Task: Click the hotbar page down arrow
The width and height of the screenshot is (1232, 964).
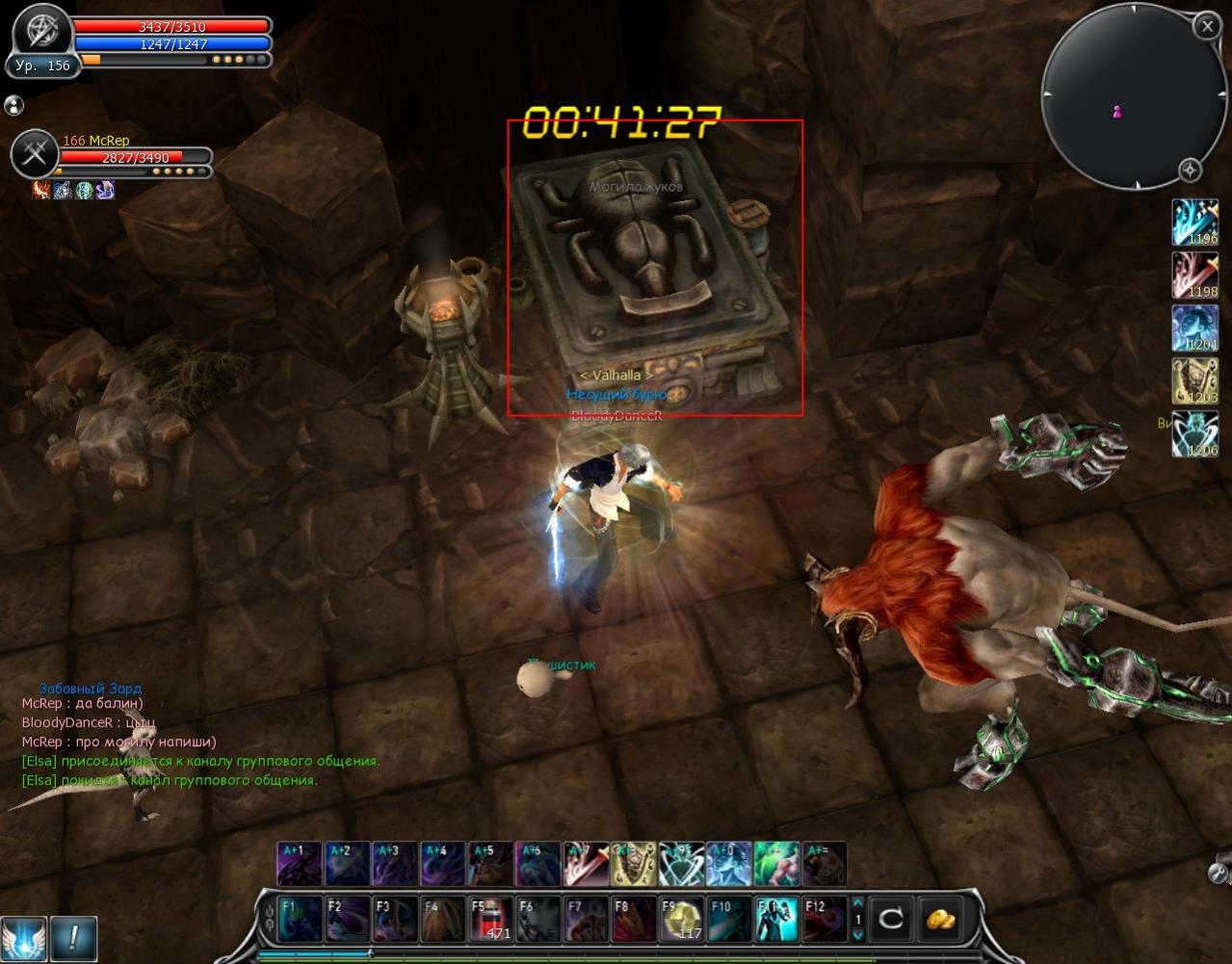Action: click(x=858, y=934)
